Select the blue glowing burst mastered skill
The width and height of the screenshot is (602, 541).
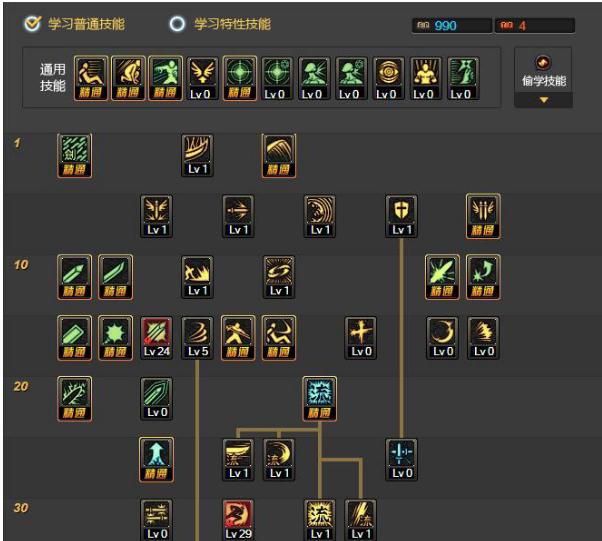coord(320,395)
